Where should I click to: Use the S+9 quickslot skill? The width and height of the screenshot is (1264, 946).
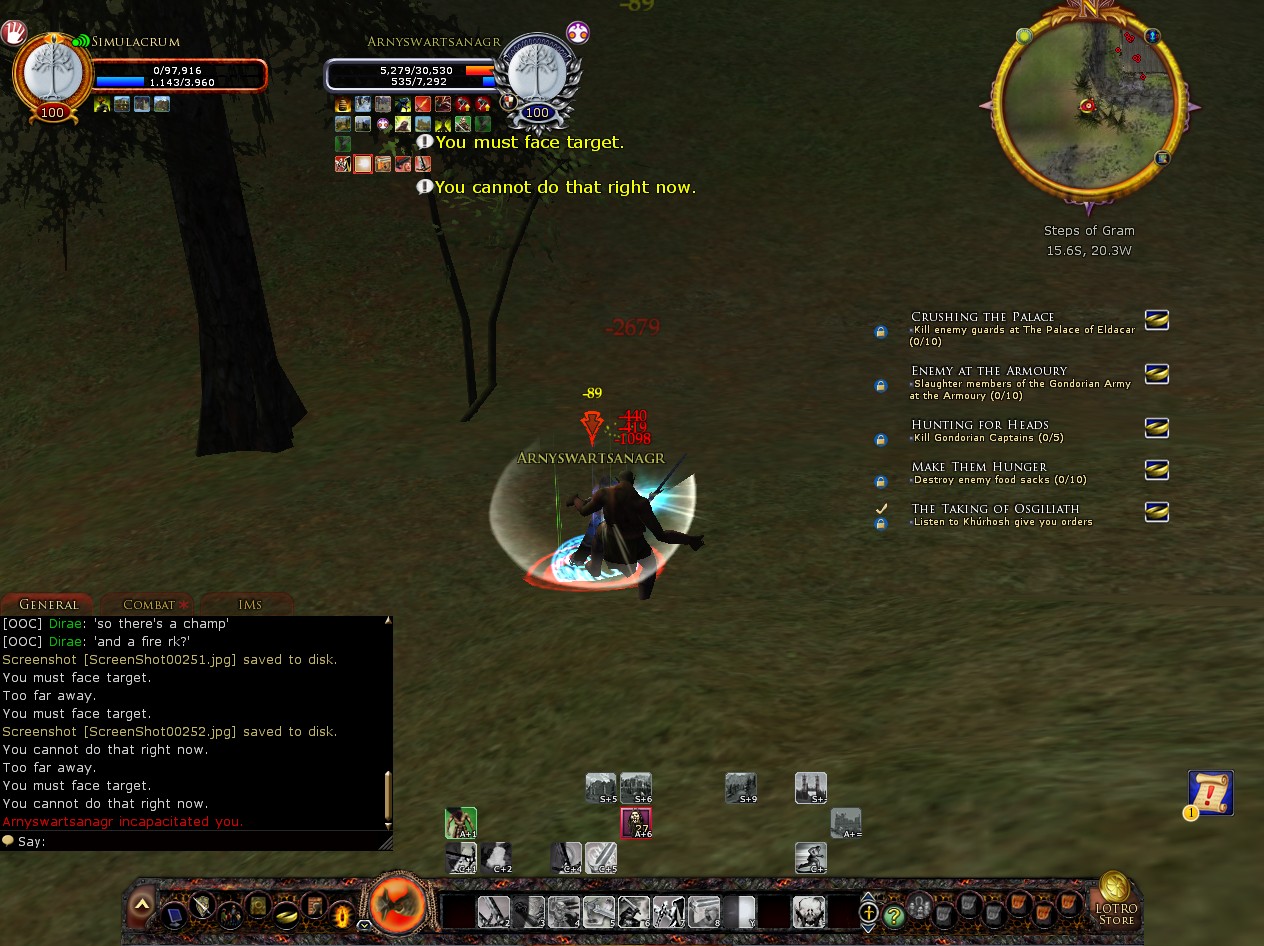coord(741,788)
